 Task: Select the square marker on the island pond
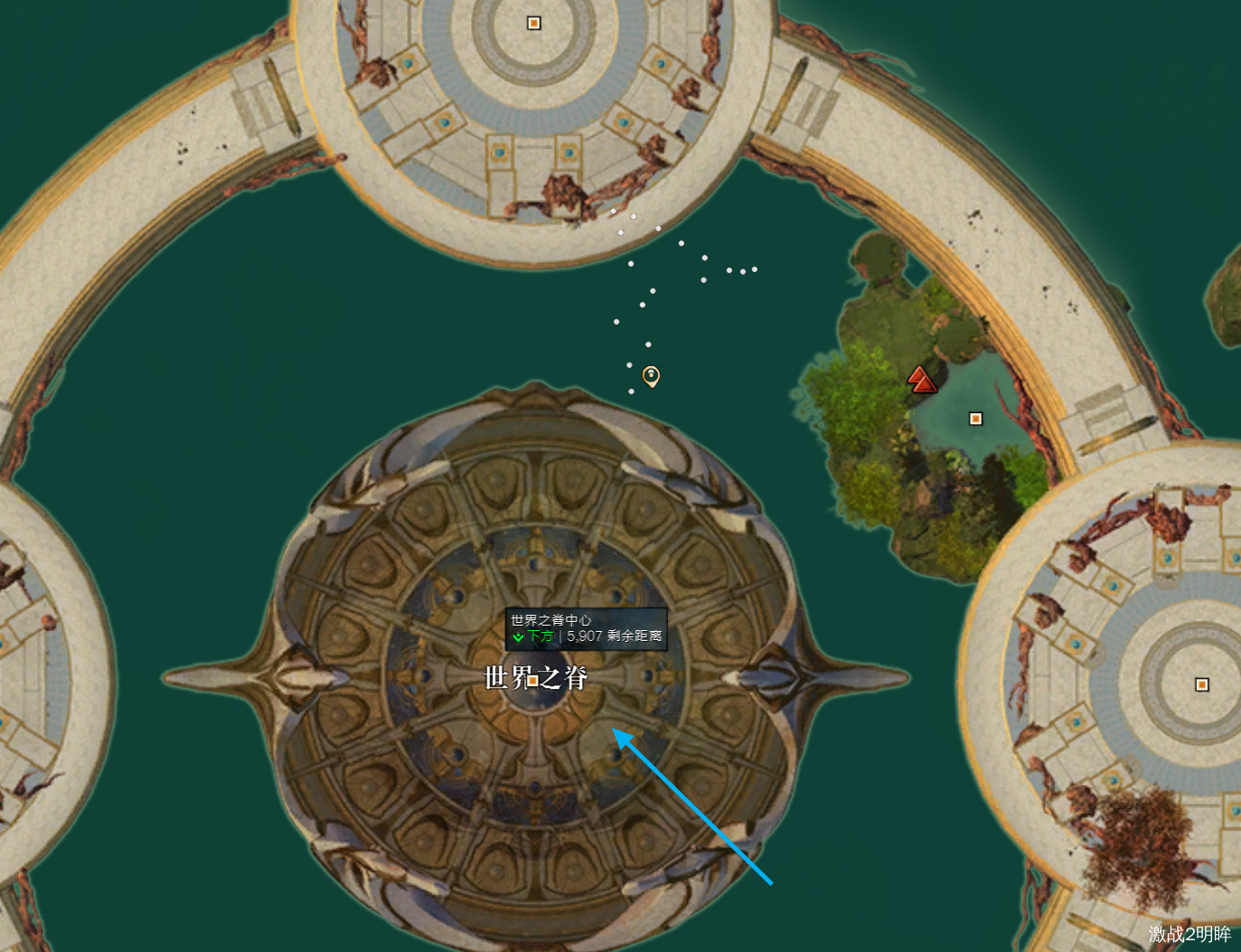(975, 419)
